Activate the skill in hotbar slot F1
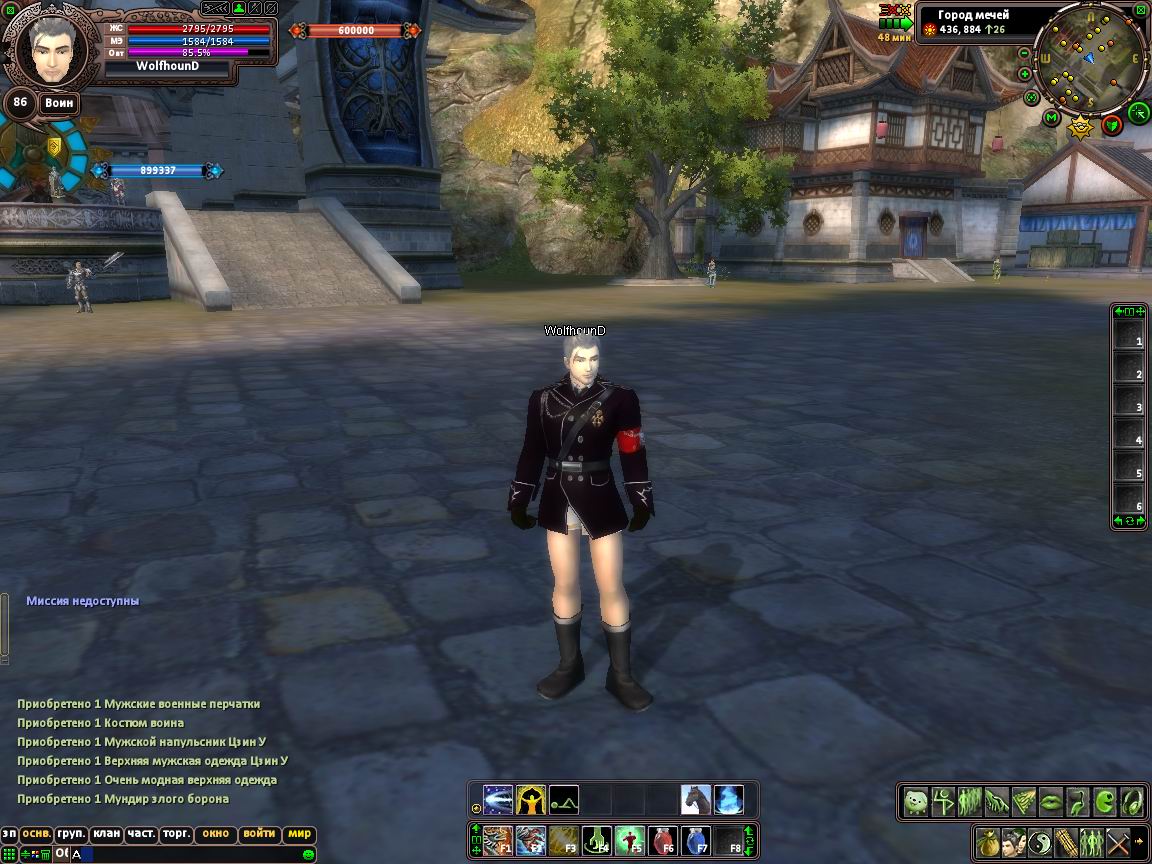 pyautogui.click(x=498, y=840)
